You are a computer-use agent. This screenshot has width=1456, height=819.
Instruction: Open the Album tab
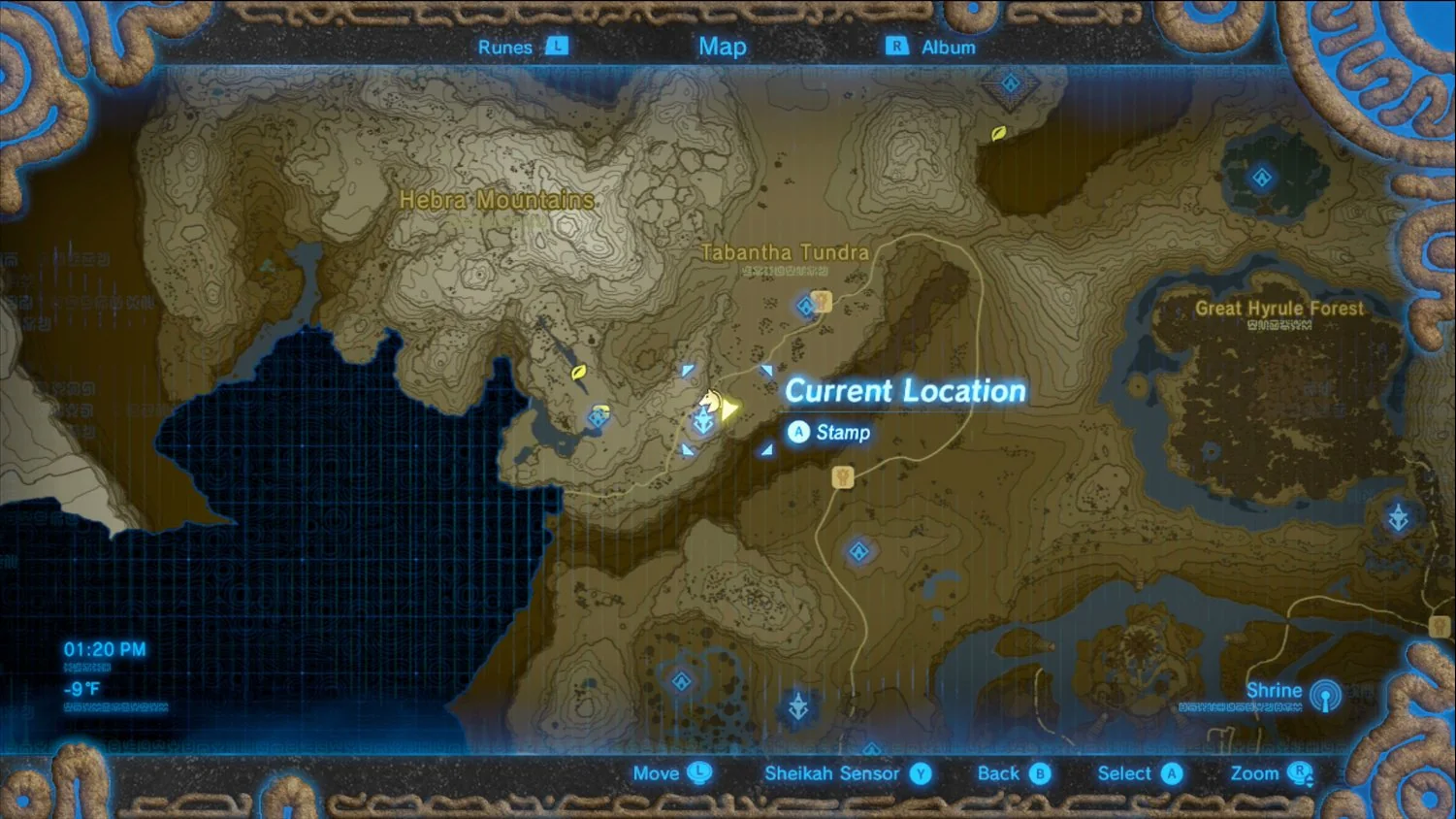click(948, 46)
